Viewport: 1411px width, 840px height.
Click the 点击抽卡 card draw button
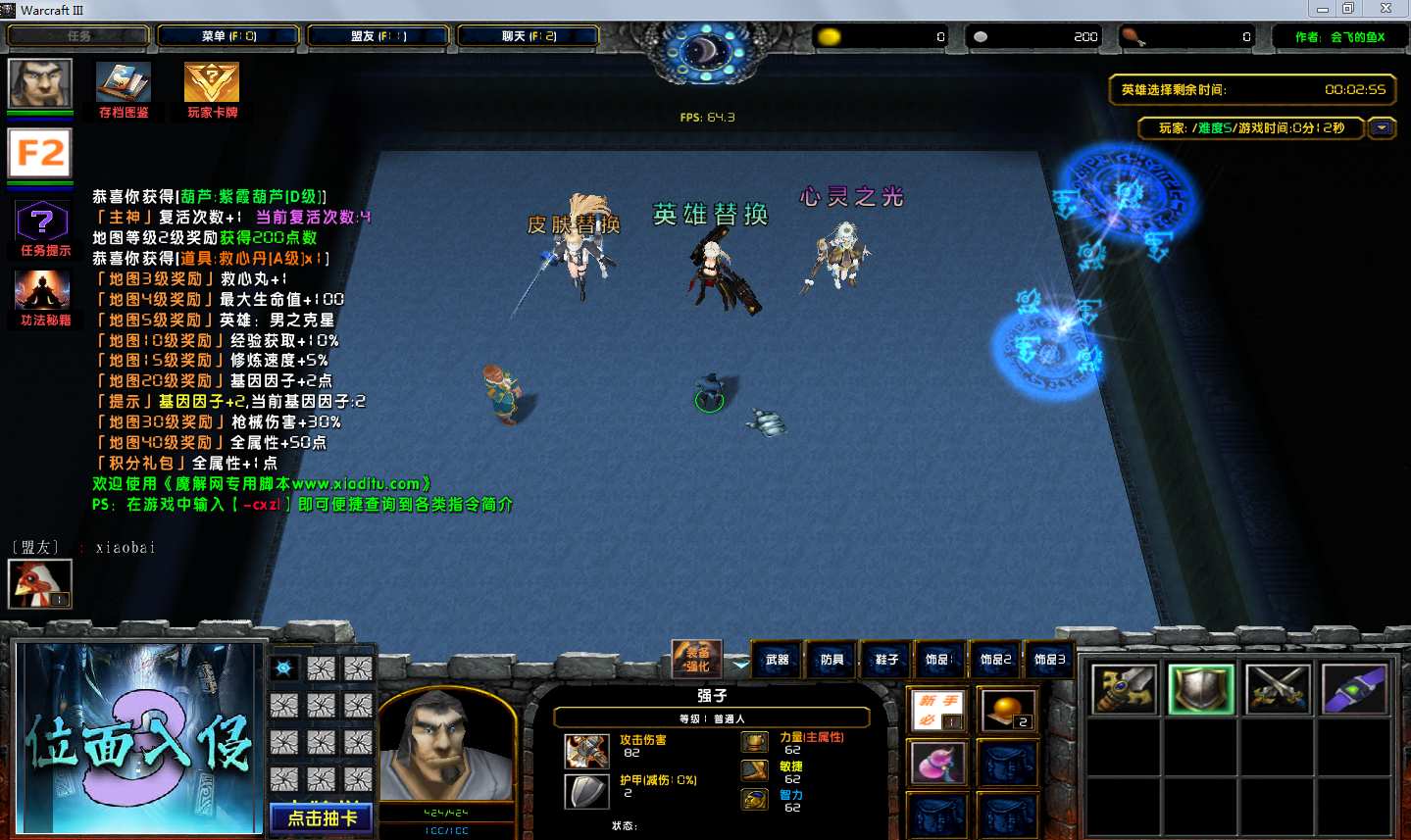[x=321, y=817]
